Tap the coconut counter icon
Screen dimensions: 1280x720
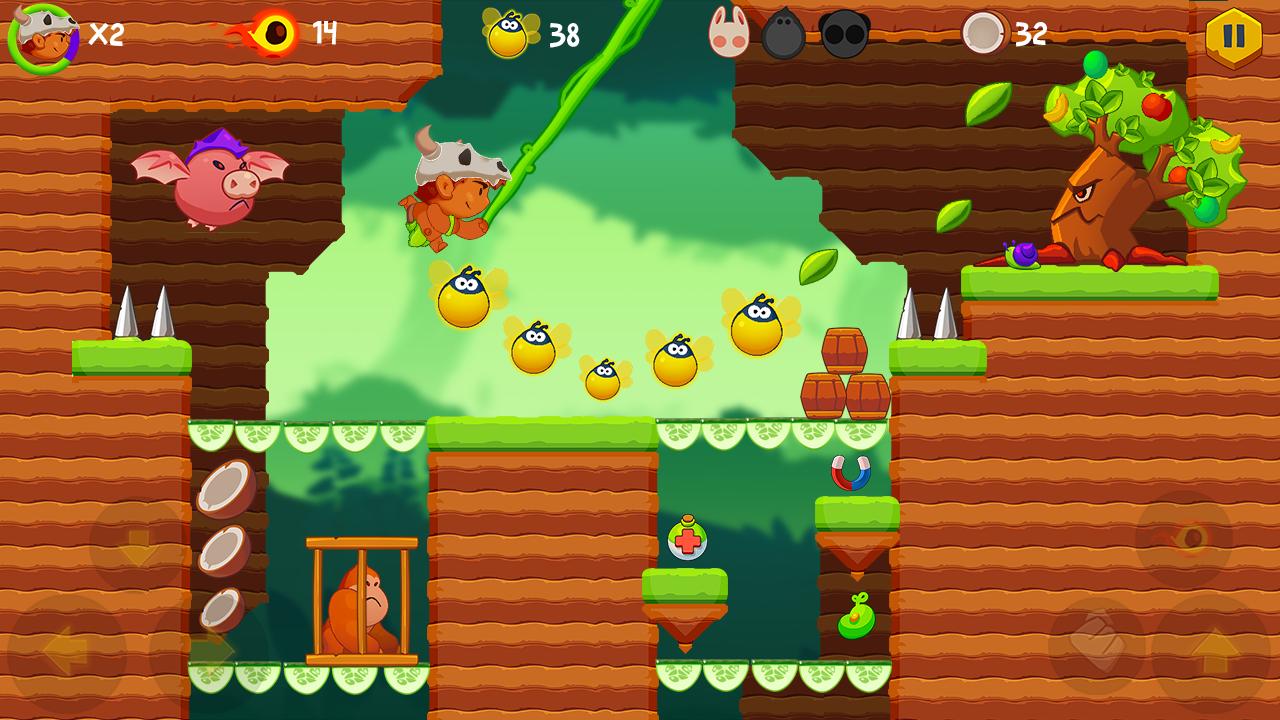click(x=985, y=33)
